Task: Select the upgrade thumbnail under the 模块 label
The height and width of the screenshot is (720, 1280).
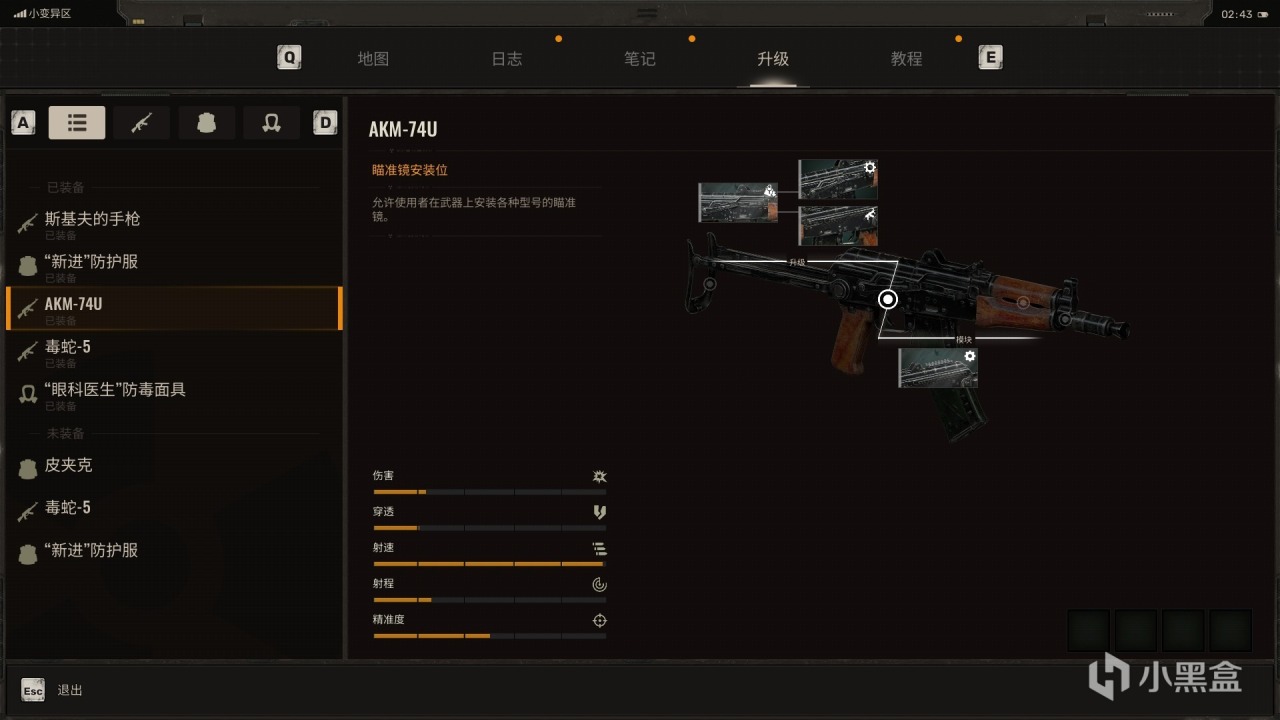Action: (x=938, y=368)
